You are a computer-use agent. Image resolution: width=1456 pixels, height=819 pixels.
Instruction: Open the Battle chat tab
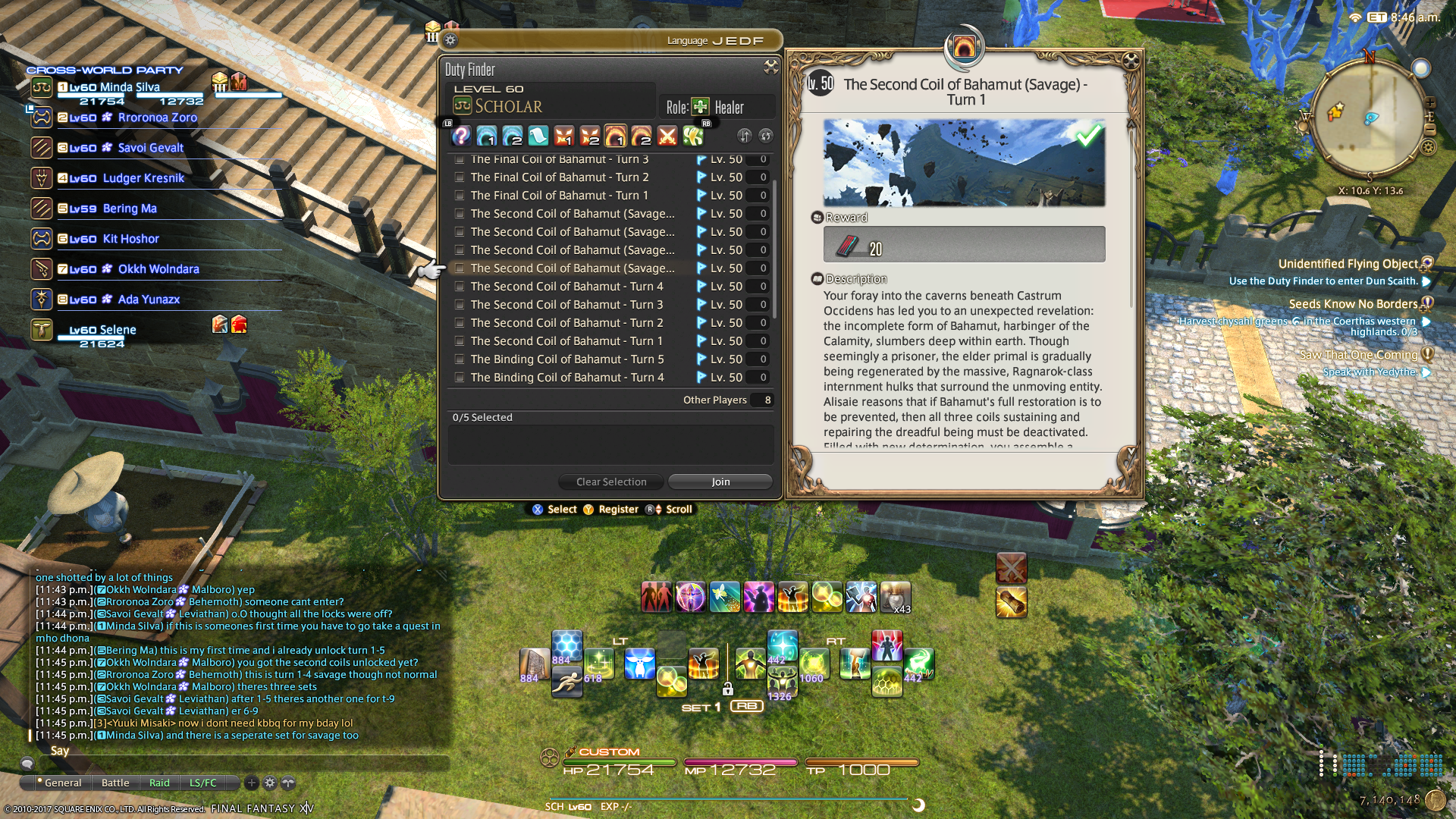tap(115, 783)
